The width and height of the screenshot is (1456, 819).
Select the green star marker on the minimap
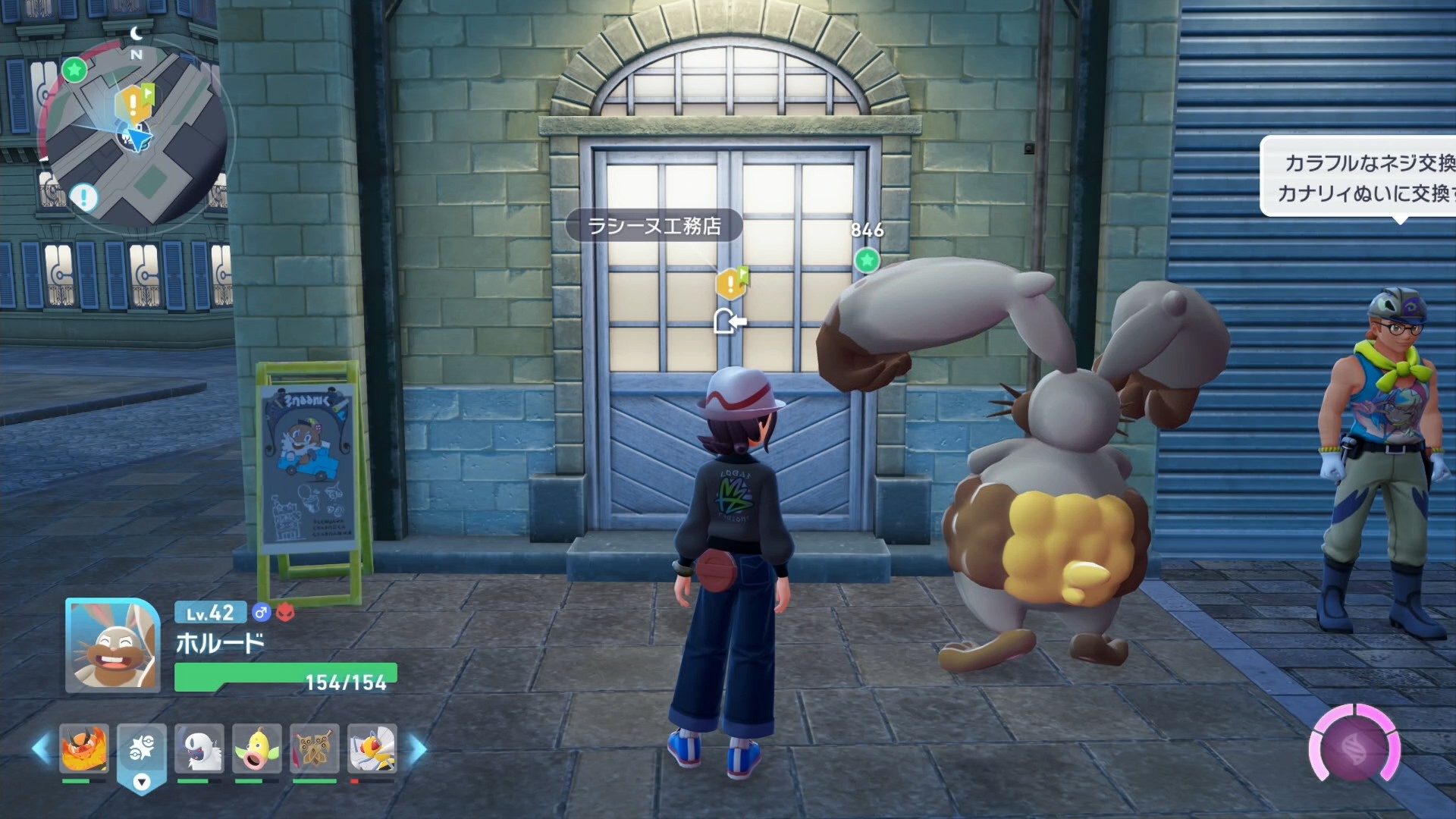(x=74, y=70)
